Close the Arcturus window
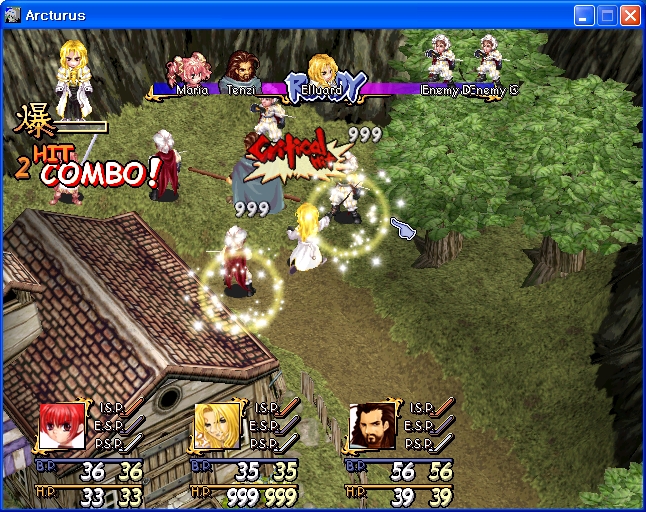This screenshot has height=512, width=646. click(x=630, y=15)
